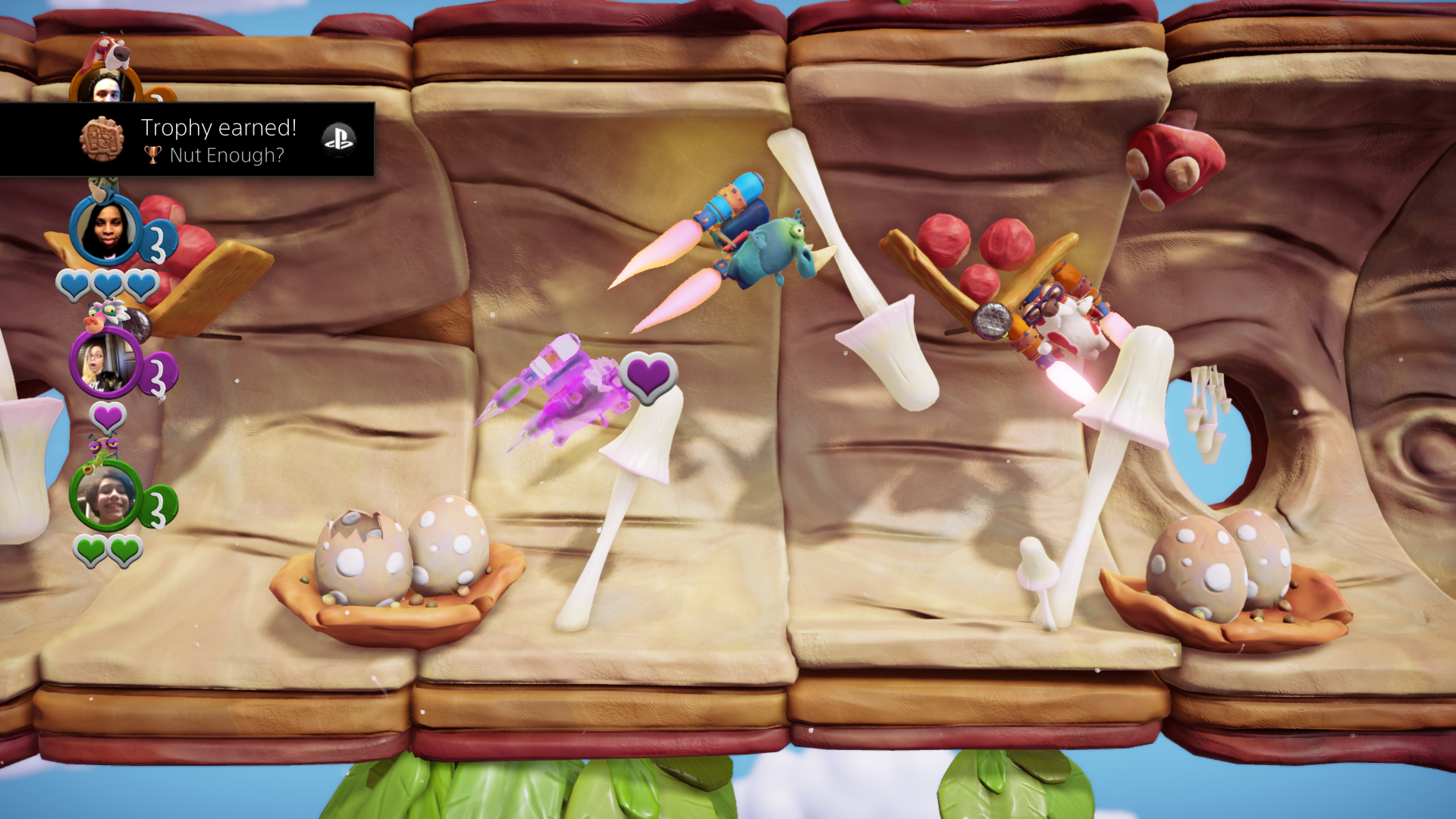Select the Nut Enough? trophy badge image
1456x819 pixels.
102,140
